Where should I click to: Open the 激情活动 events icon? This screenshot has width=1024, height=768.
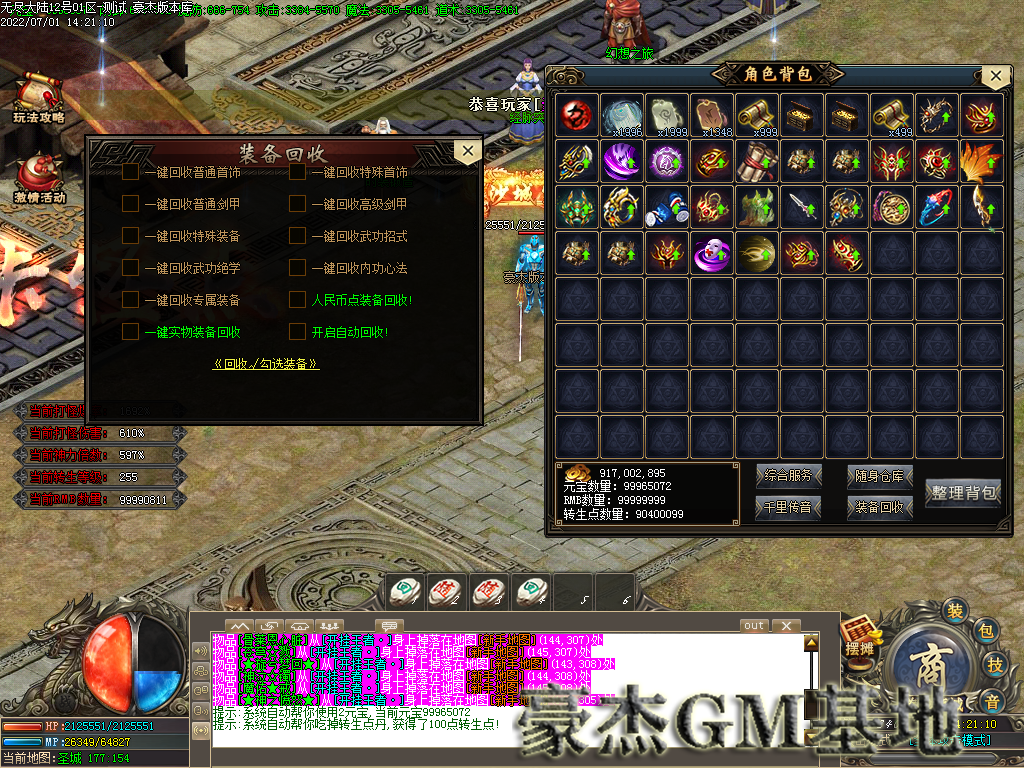(x=39, y=178)
